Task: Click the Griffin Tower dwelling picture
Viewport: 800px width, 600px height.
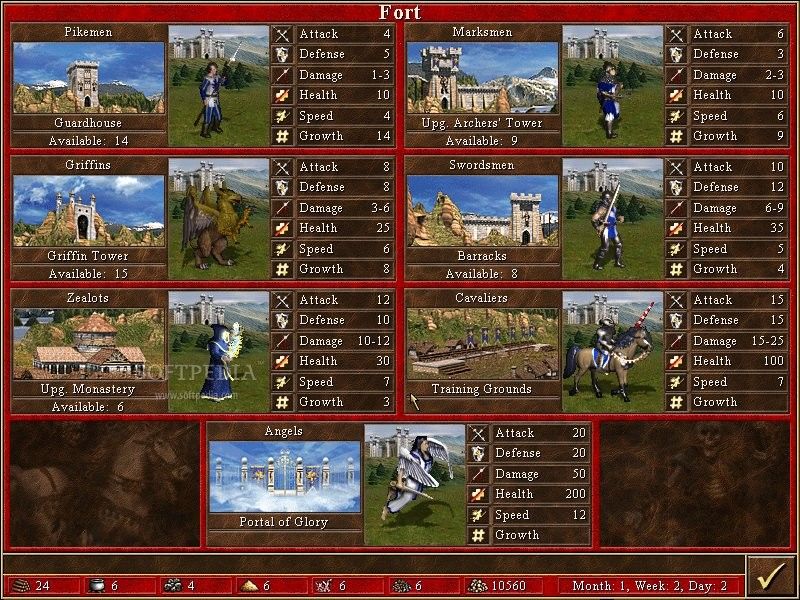Action: (x=88, y=211)
